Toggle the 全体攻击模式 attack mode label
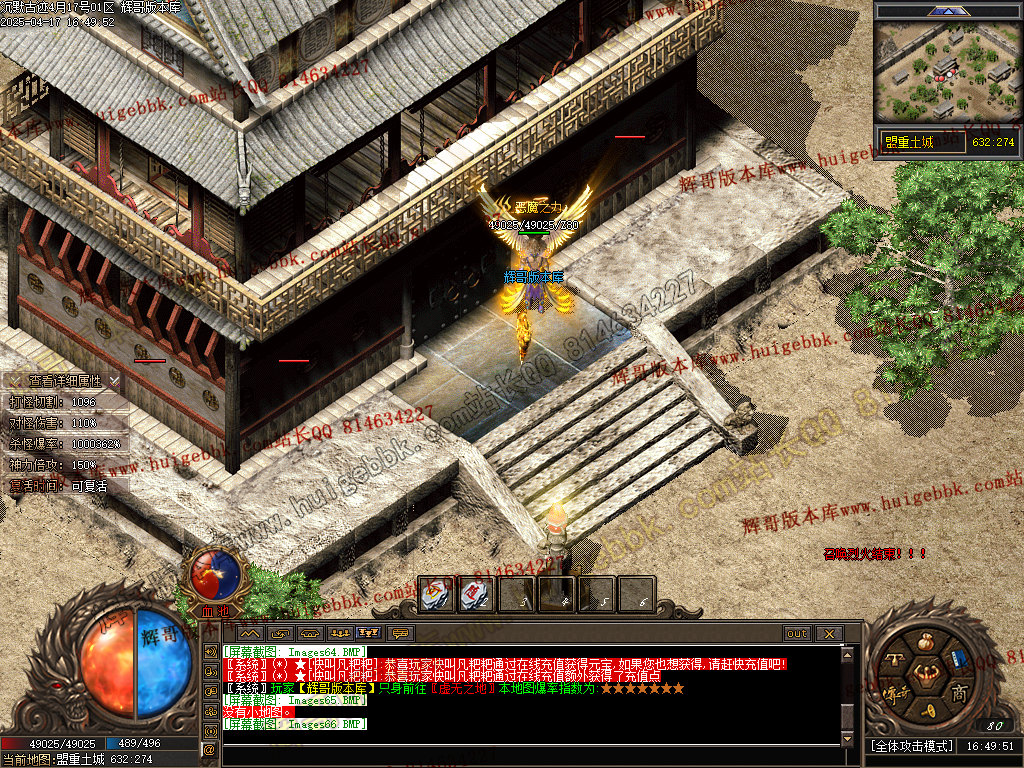Screen dimensions: 1024x768 tap(910, 746)
